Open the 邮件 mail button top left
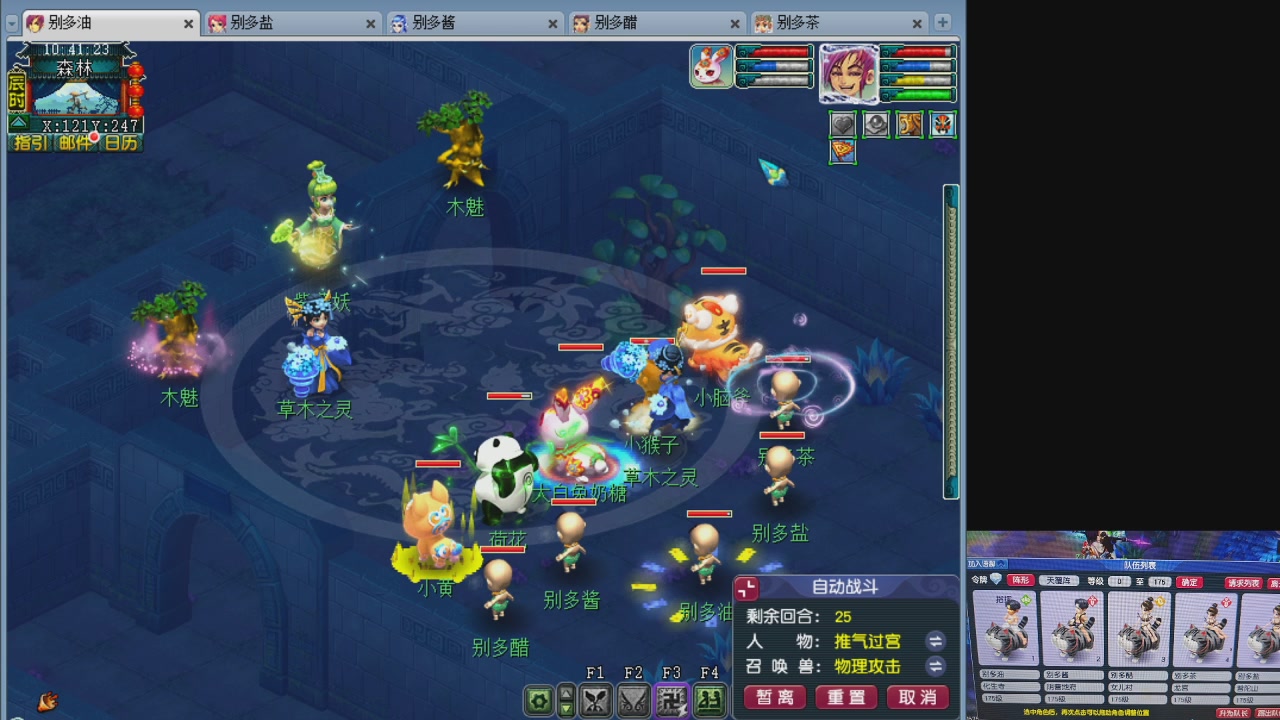Viewport: 1280px width, 720px height. click(x=75, y=143)
